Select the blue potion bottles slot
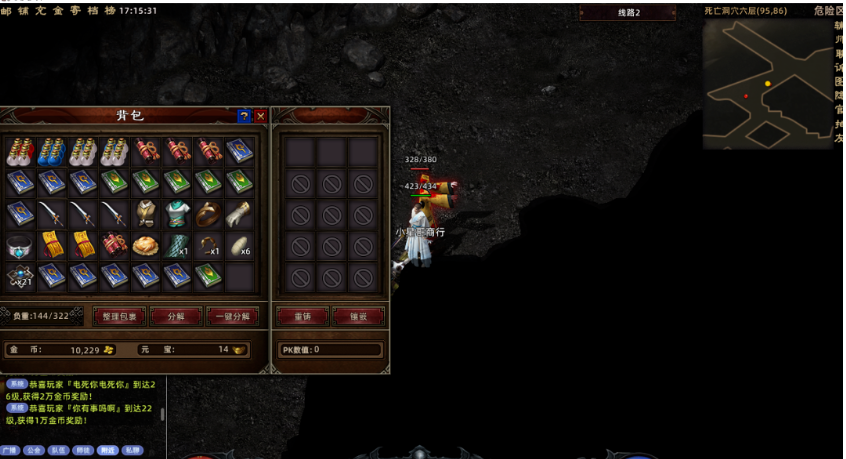This screenshot has width=846, height=459. point(52,152)
